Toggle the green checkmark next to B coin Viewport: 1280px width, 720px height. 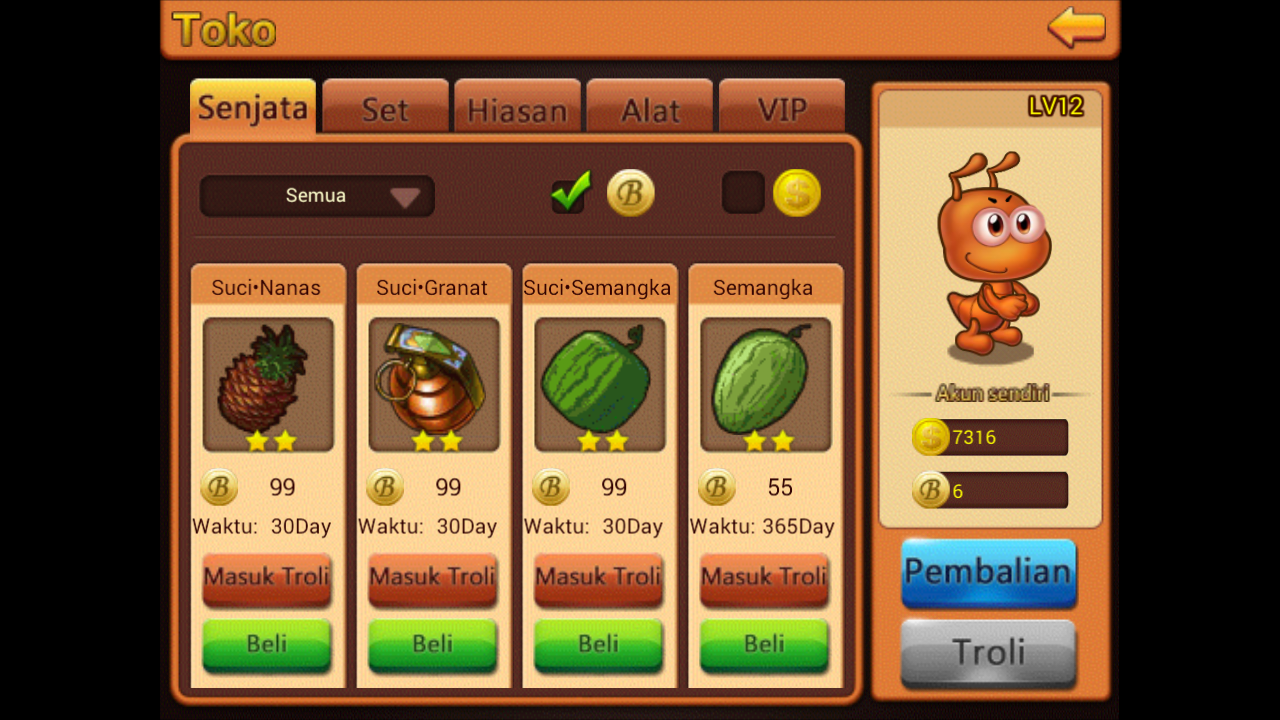[569, 191]
